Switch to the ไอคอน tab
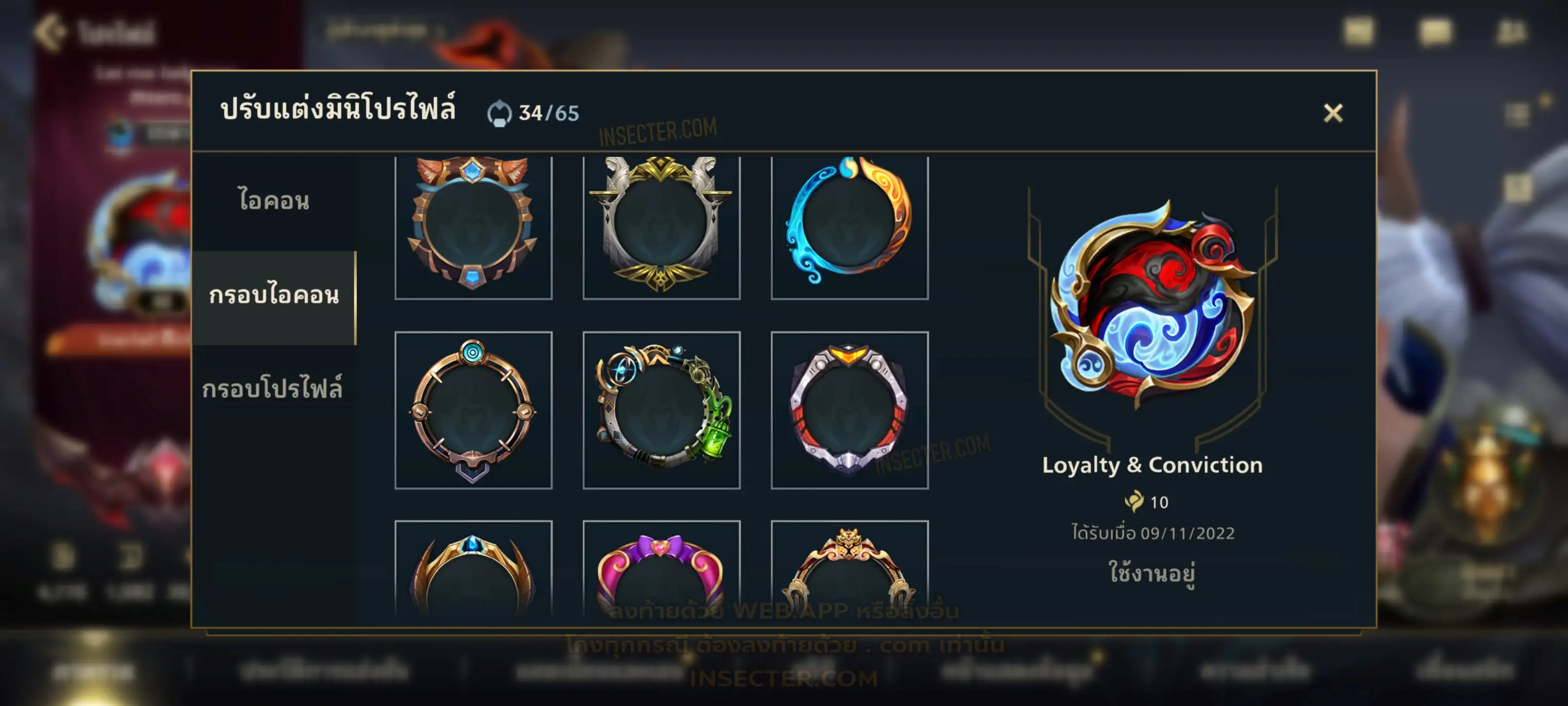Image resolution: width=1568 pixels, height=706 pixels. pyautogui.click(x=273, y=201)
